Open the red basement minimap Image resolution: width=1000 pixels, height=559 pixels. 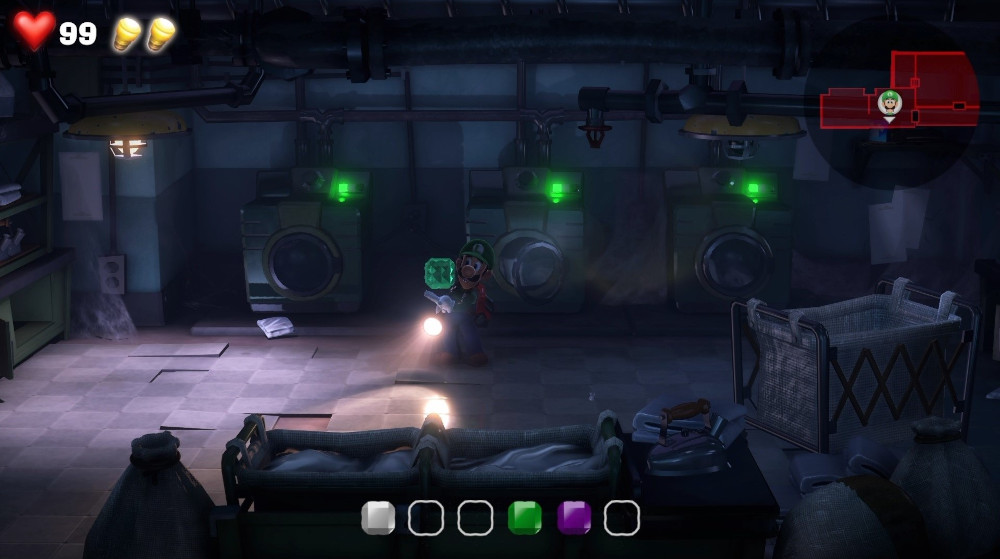coord(935,90)
